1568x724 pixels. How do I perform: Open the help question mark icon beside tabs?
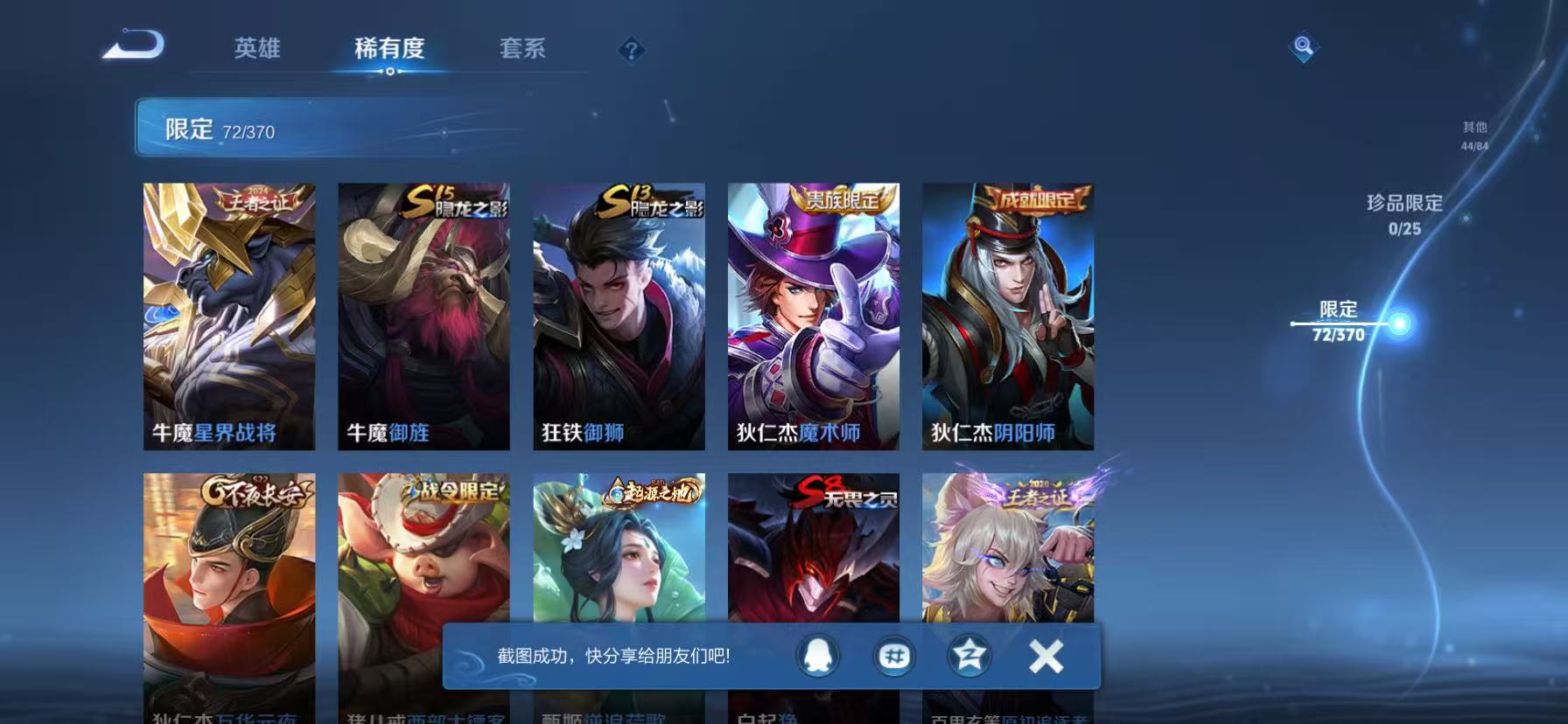[631, 50]
